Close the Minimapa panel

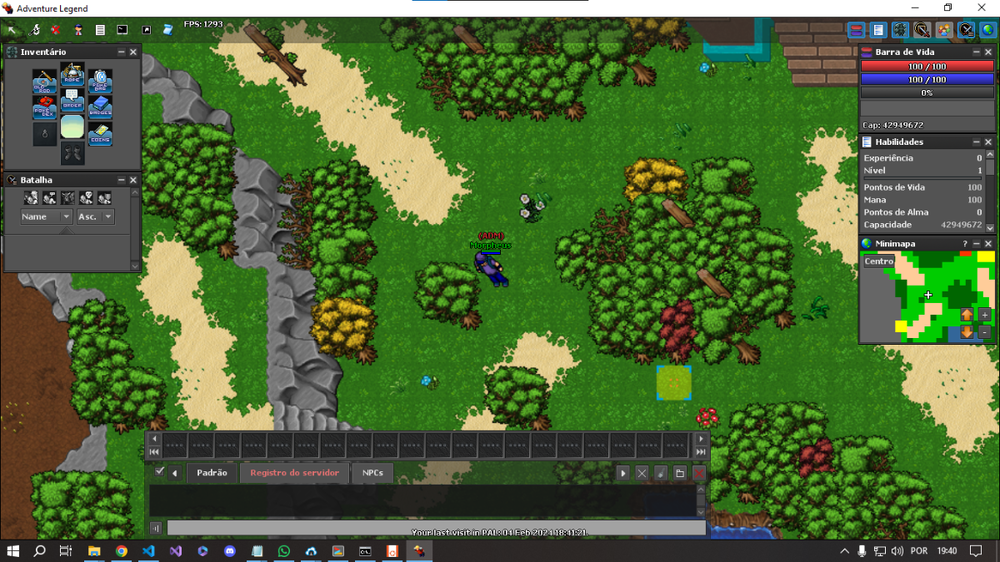coord(989,243)
